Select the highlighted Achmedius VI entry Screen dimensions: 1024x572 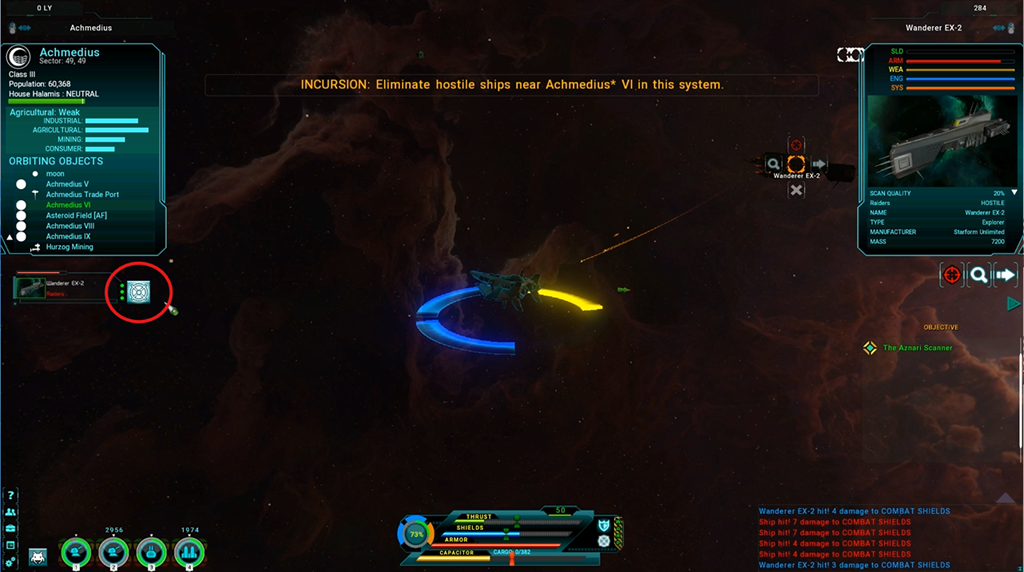[x=68, y=205]
